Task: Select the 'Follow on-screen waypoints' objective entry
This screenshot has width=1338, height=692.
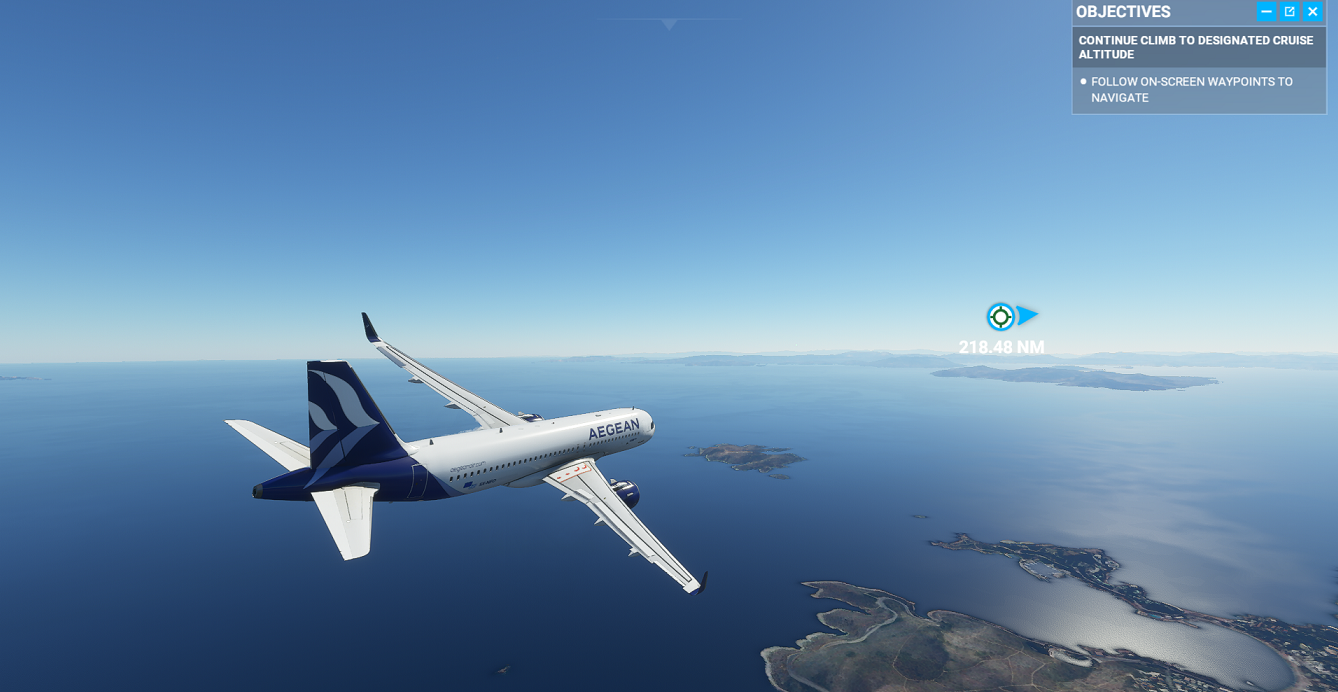Action: (x=1191, y=89)
